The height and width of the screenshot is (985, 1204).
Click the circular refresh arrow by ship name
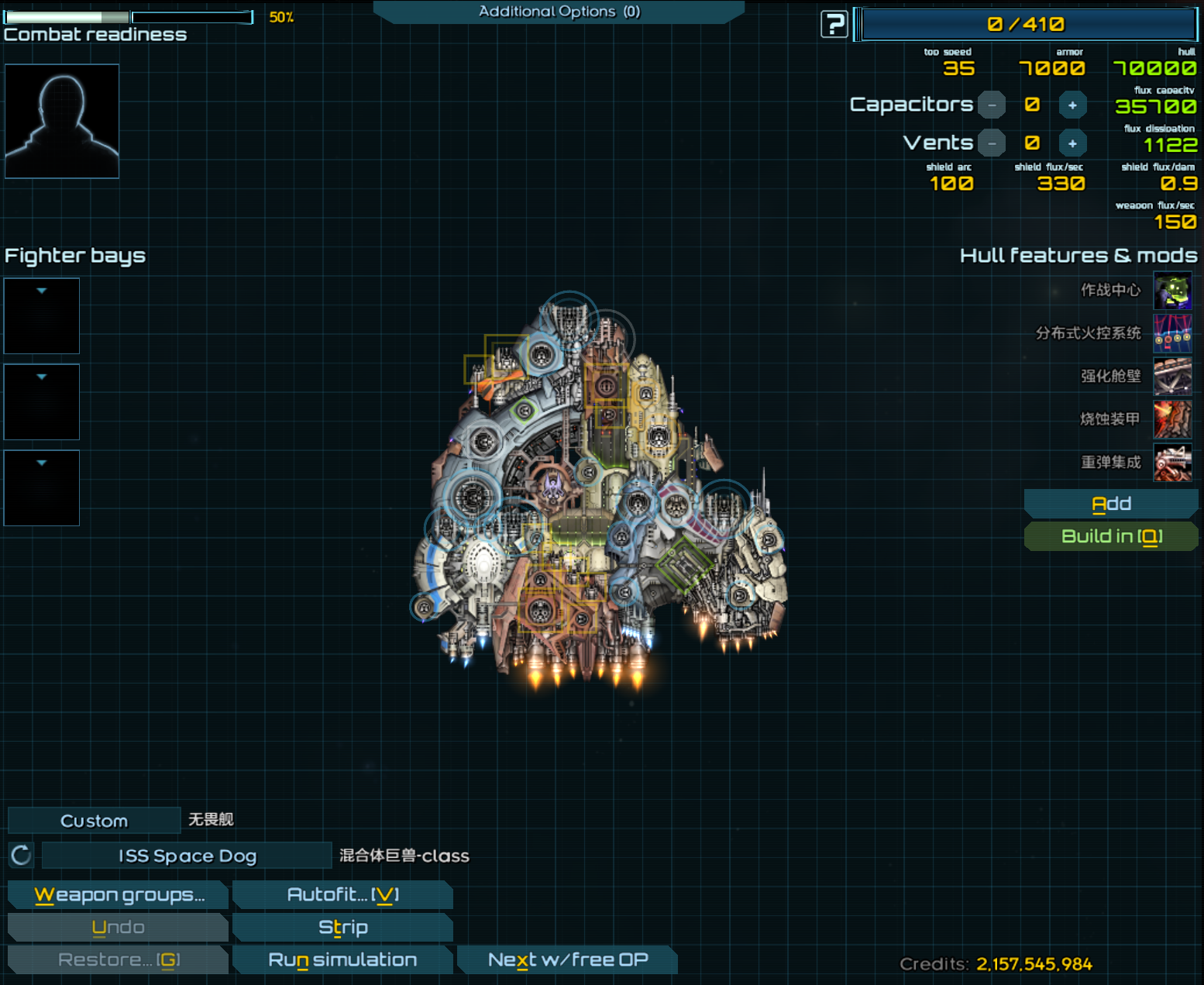pos(21,856)
